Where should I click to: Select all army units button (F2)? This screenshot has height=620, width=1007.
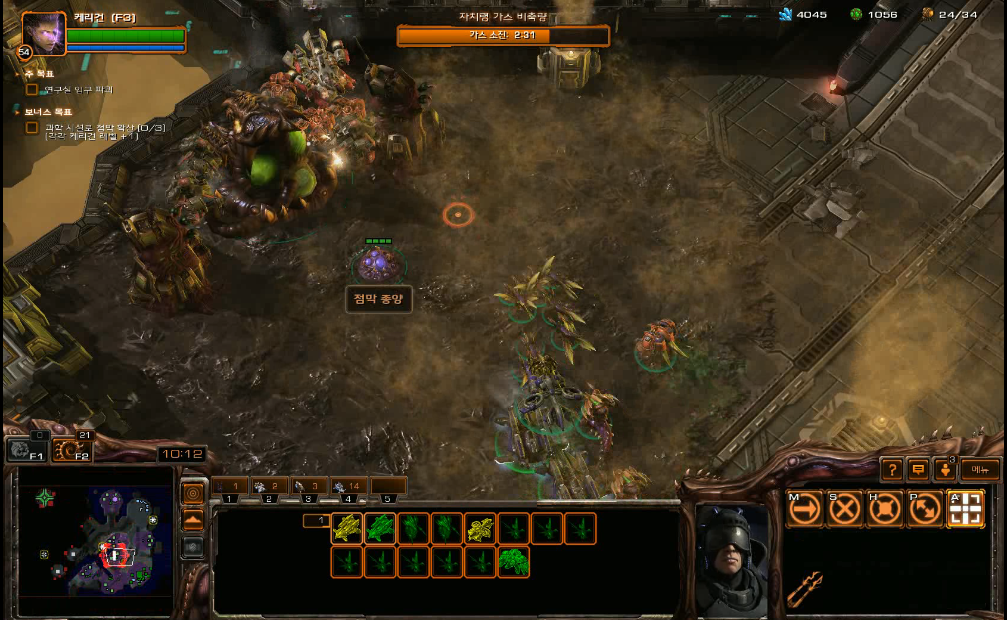click(x=70, y=450)
